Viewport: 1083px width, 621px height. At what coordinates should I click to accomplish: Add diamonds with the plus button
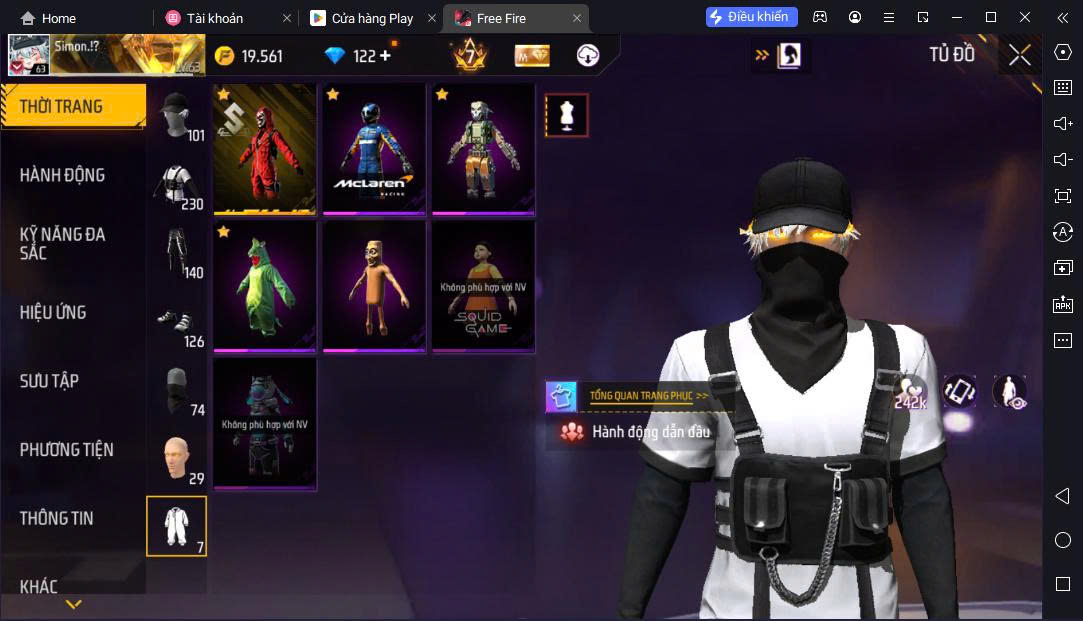(386, 56)
